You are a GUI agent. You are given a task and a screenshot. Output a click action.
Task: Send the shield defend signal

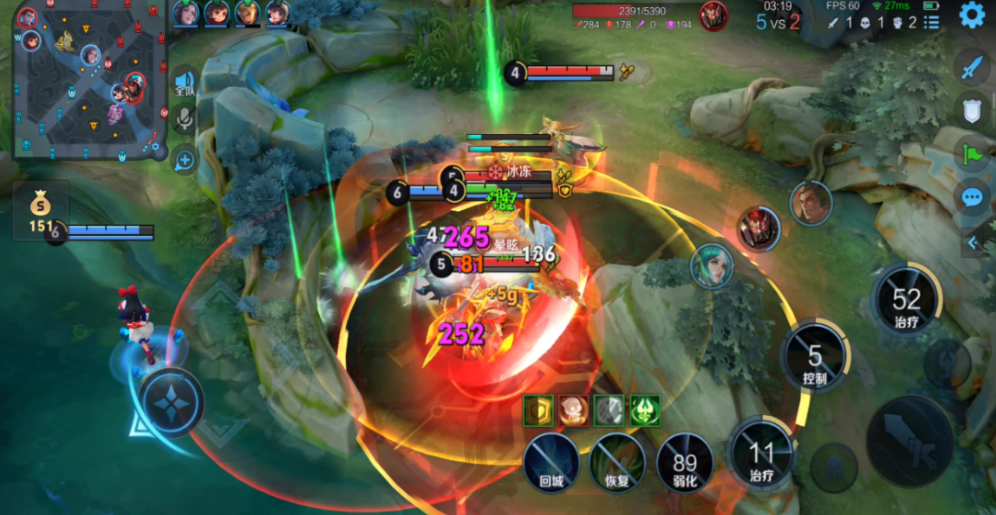point(972,111)
